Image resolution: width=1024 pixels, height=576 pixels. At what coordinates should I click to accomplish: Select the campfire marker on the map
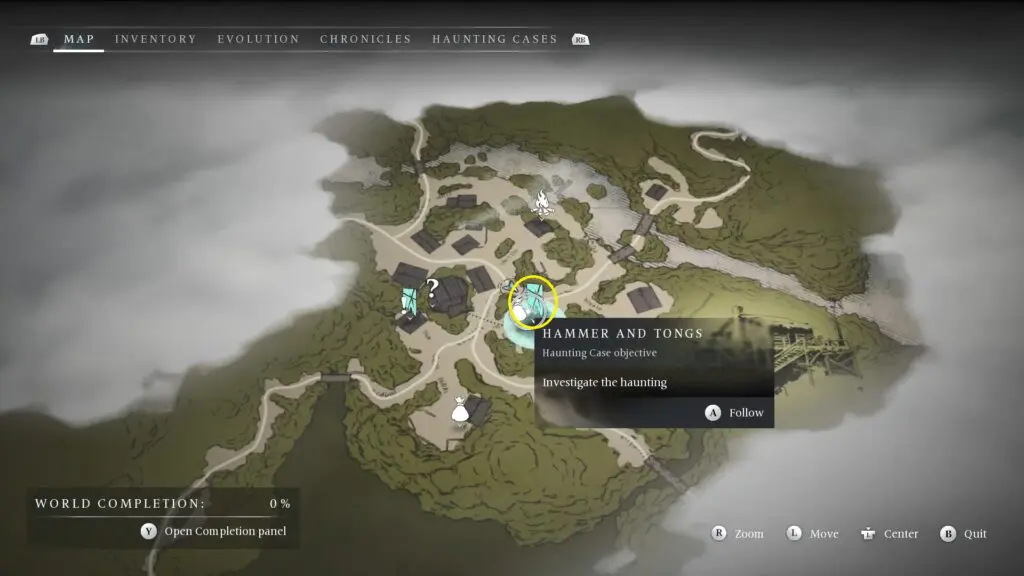[543, 203]
